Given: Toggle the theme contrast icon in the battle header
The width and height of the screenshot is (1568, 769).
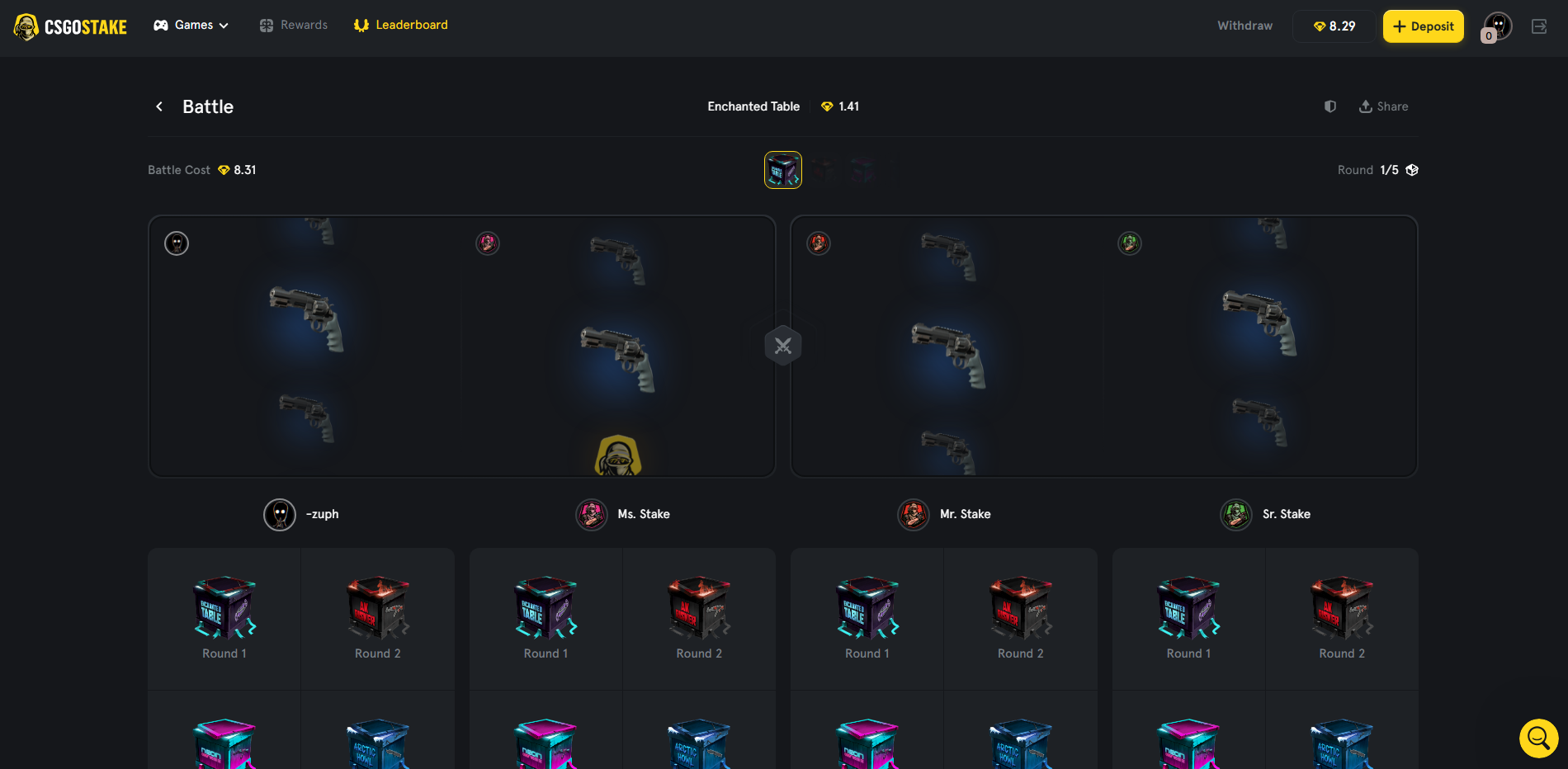Looking at the screenshot, I should [x=1329, y=106].
